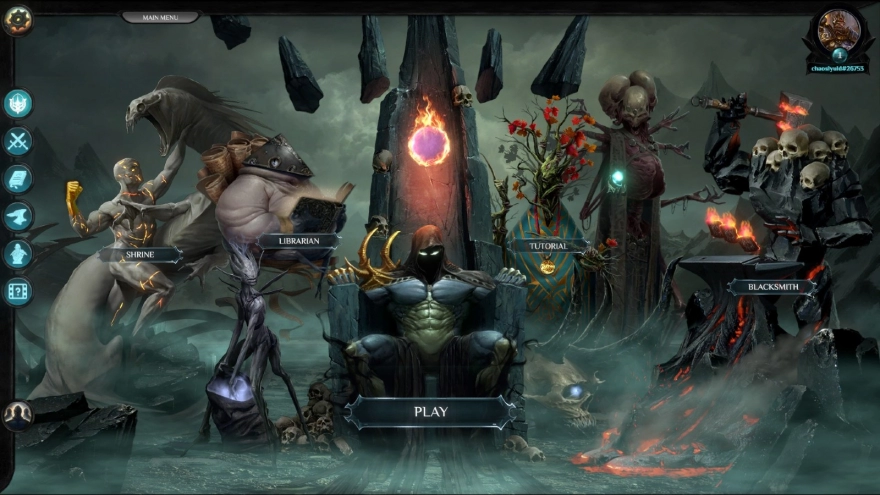Open the crossed swords sidebar icon
This screenshot has height=495, width=880.
click(x=19, y=141)
